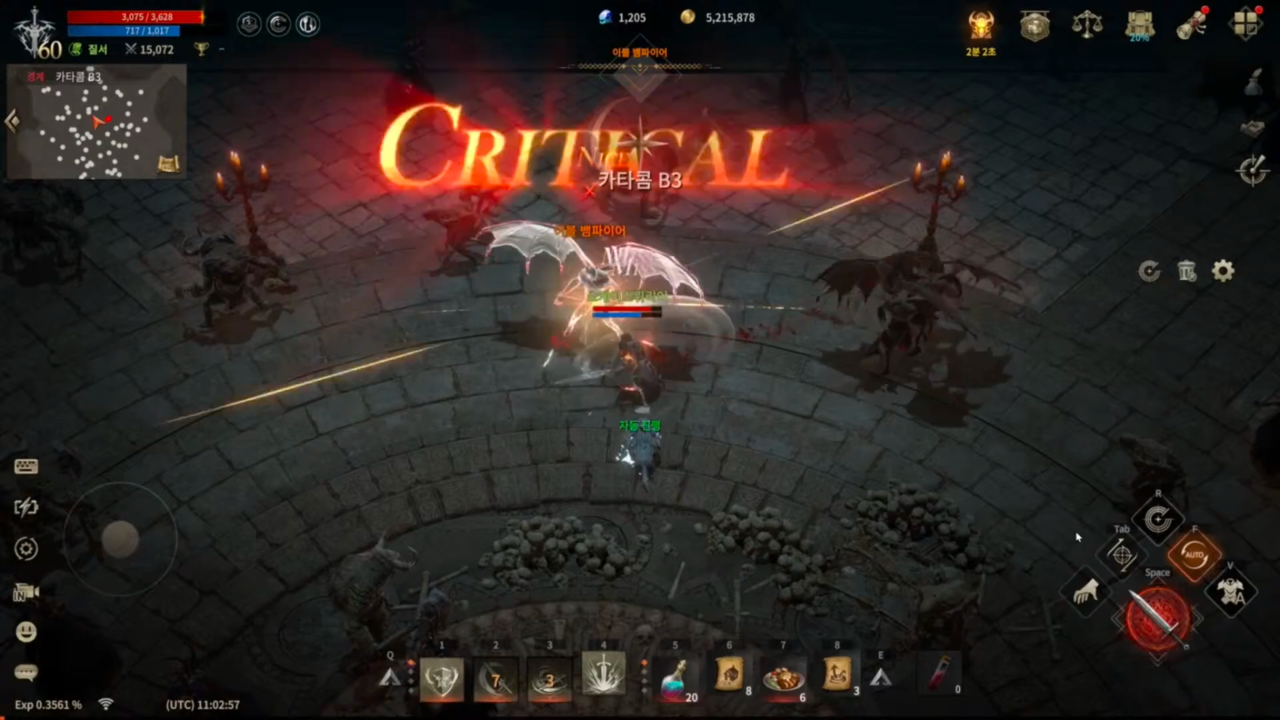The width and height of the screenshot is (1280, 720).
Task: Activate the sword burst skill
Action: 603,675
